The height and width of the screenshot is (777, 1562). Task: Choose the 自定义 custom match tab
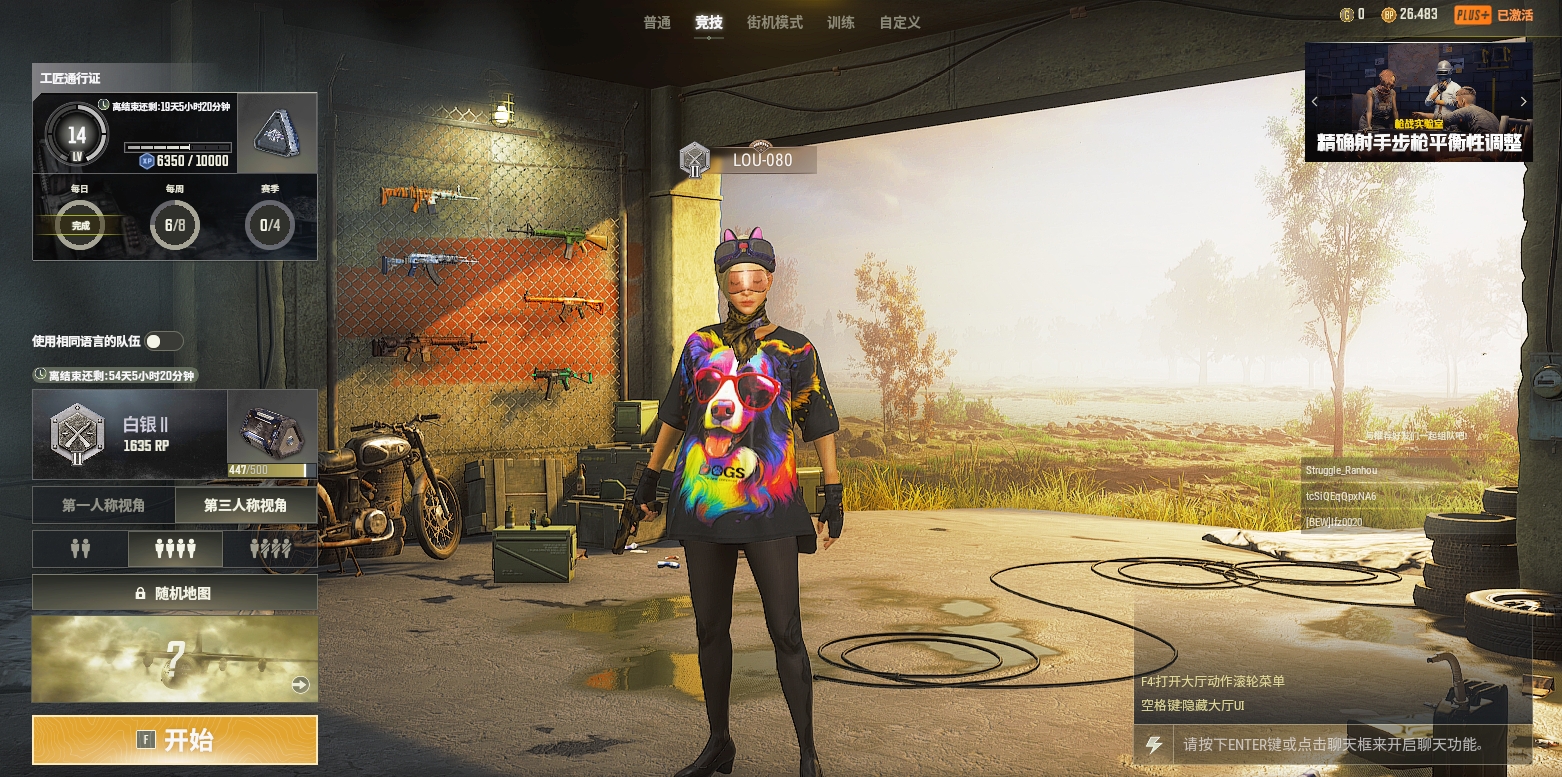[x=899, y=22]
